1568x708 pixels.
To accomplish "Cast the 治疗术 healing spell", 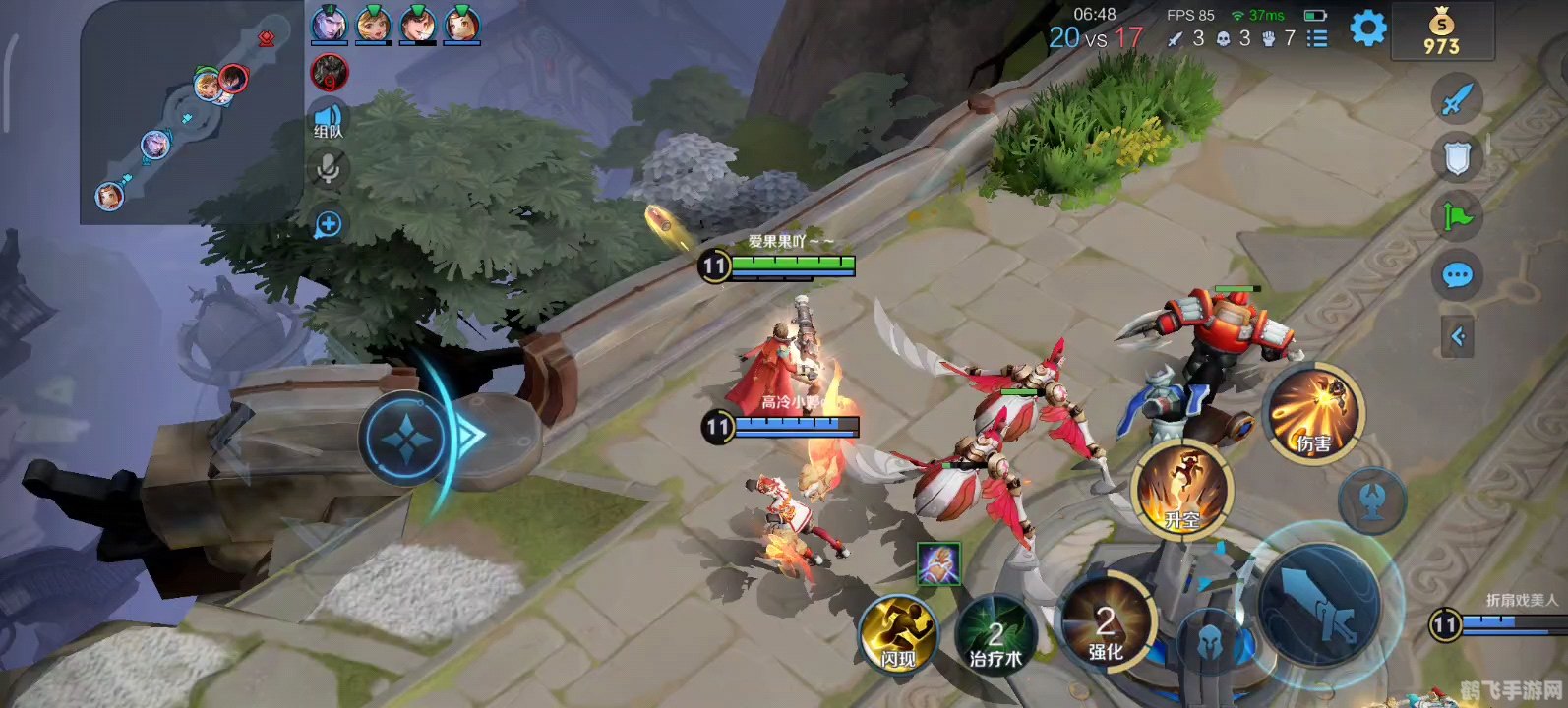I will click(x=995, y=634).
